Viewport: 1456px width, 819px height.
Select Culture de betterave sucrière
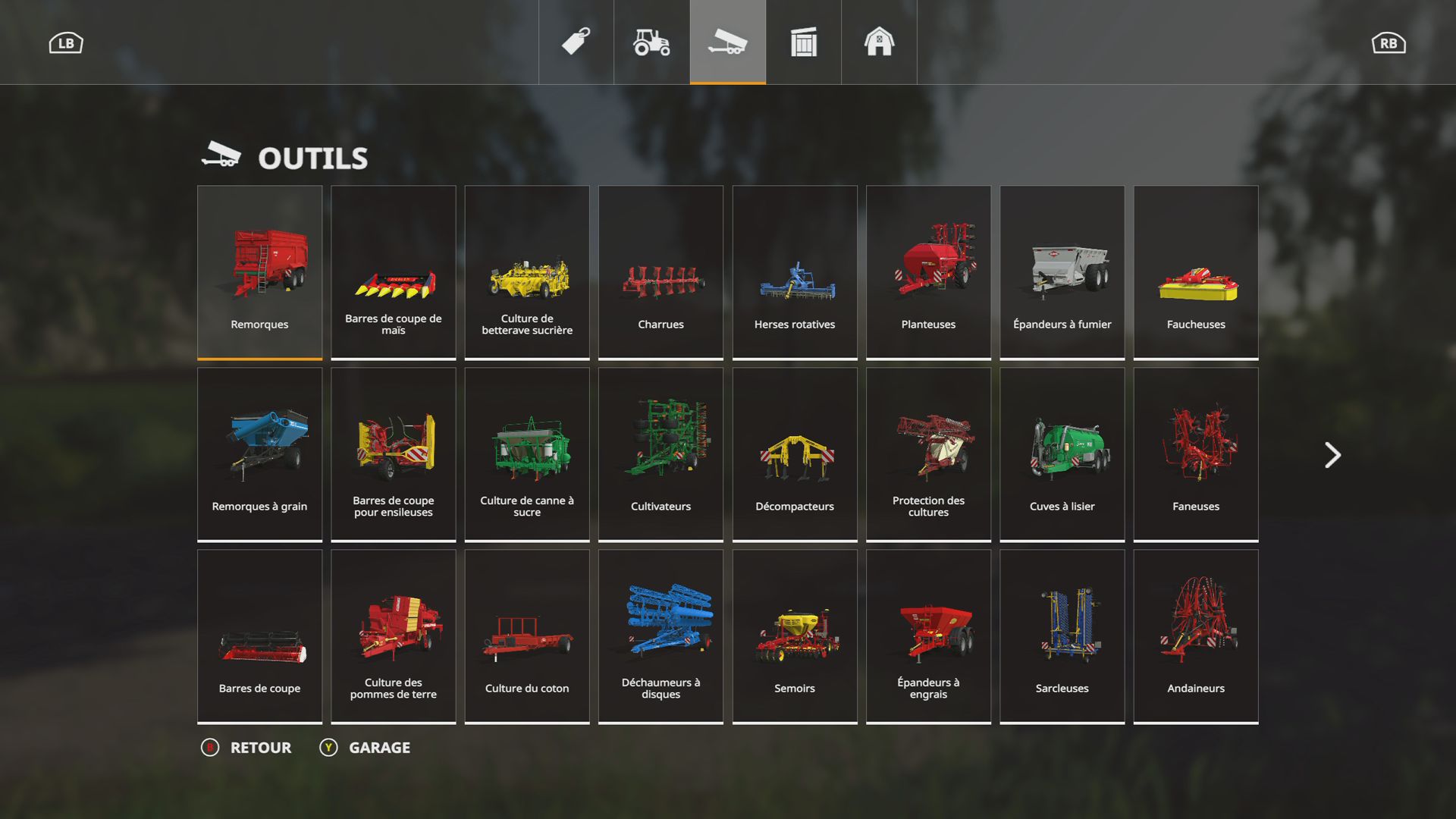click(x=526, y=271)
